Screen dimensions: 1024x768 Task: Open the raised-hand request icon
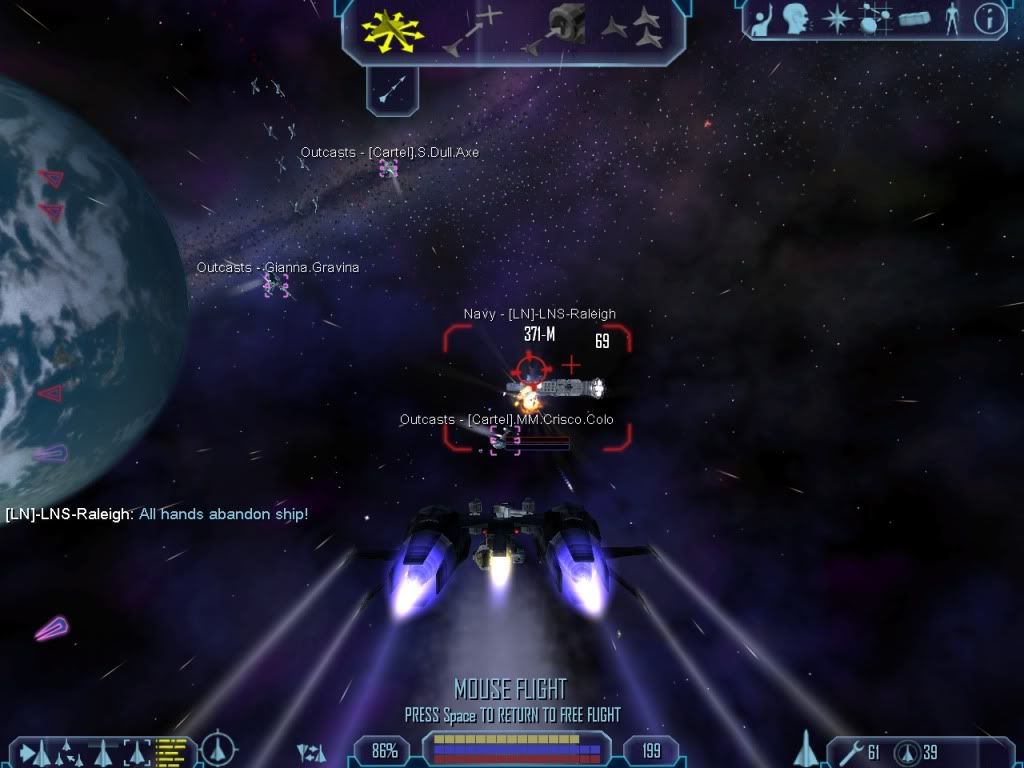(x=765, y=18)
